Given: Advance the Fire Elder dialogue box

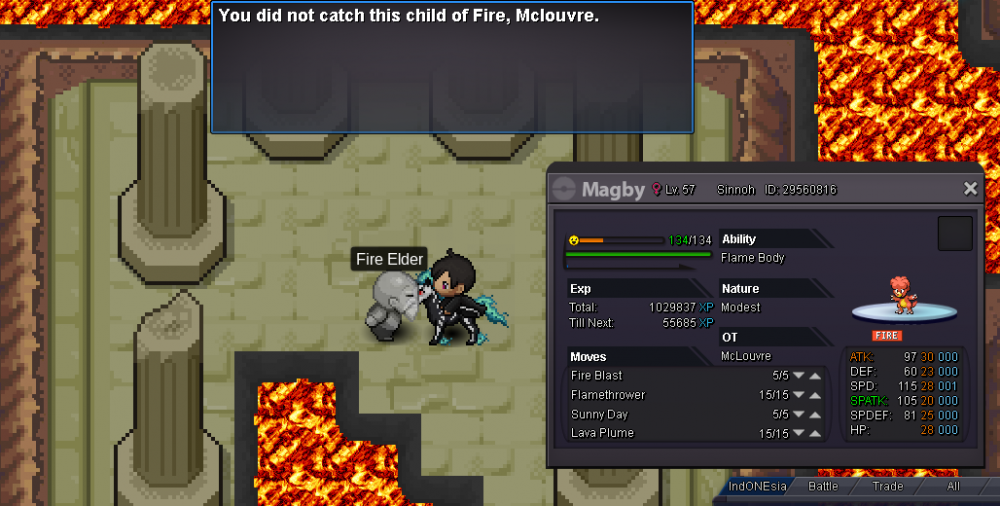Looking at the screenshot, I should click(x=452, y=67).
